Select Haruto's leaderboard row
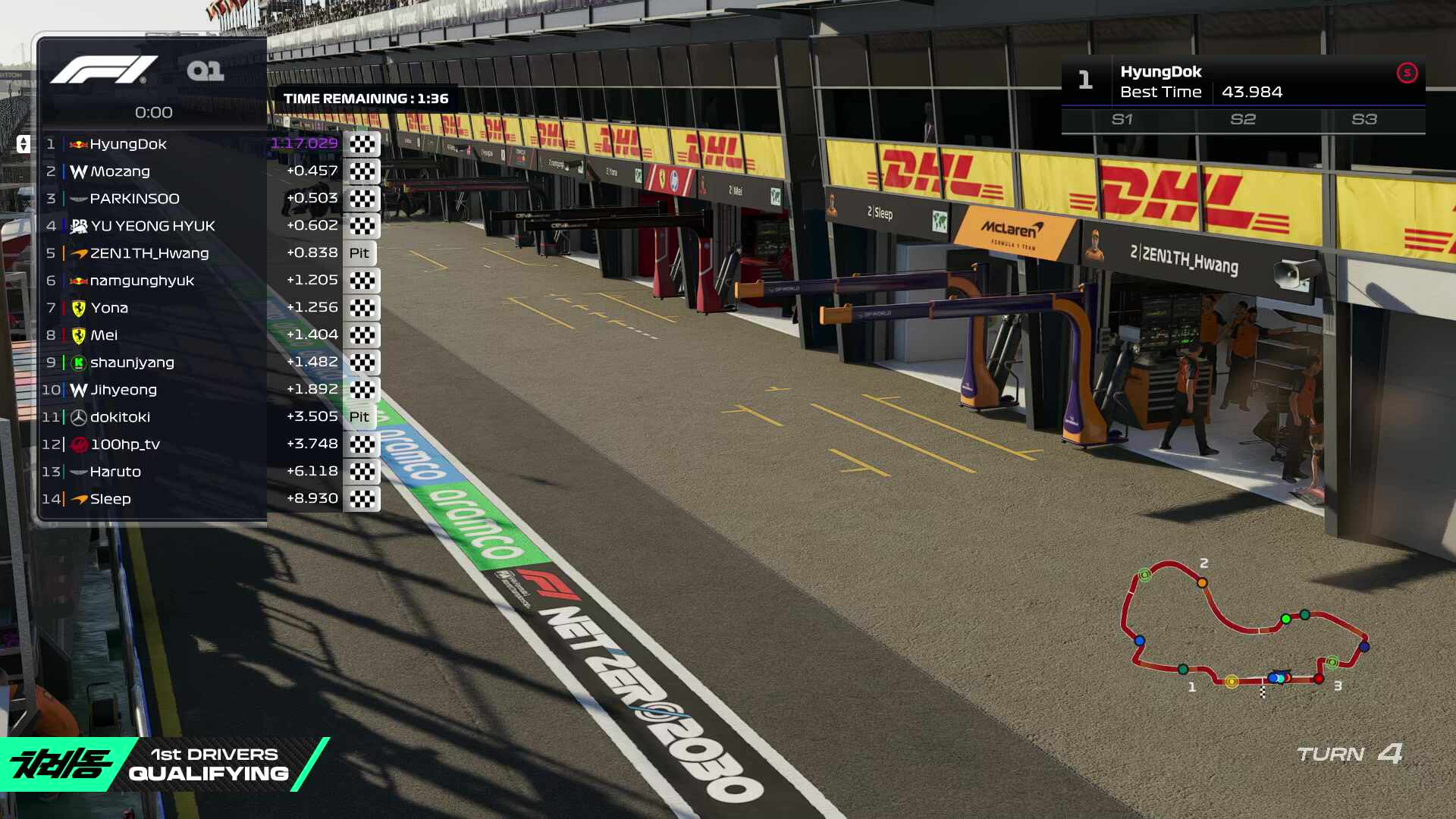This screenshot has height=819, width=1456. 115,472
